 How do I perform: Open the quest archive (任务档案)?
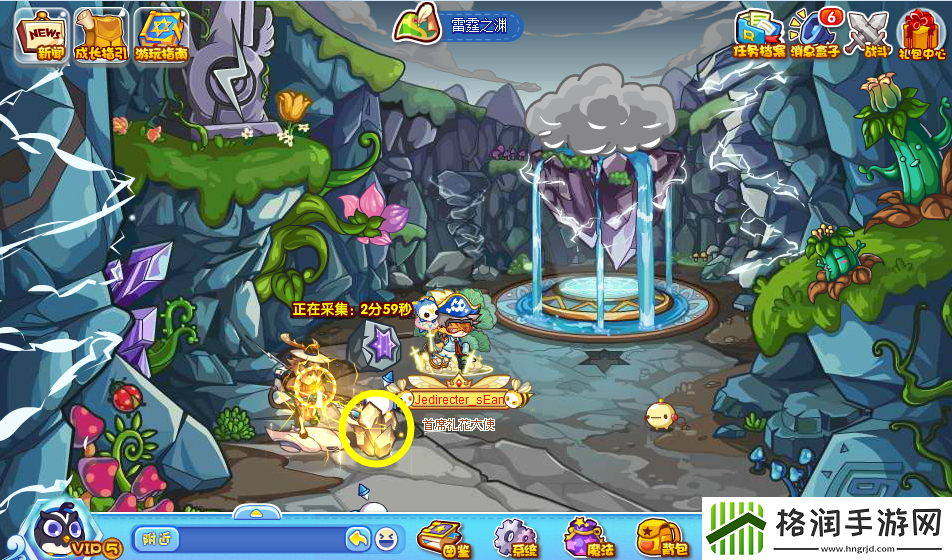click(759, 34)
